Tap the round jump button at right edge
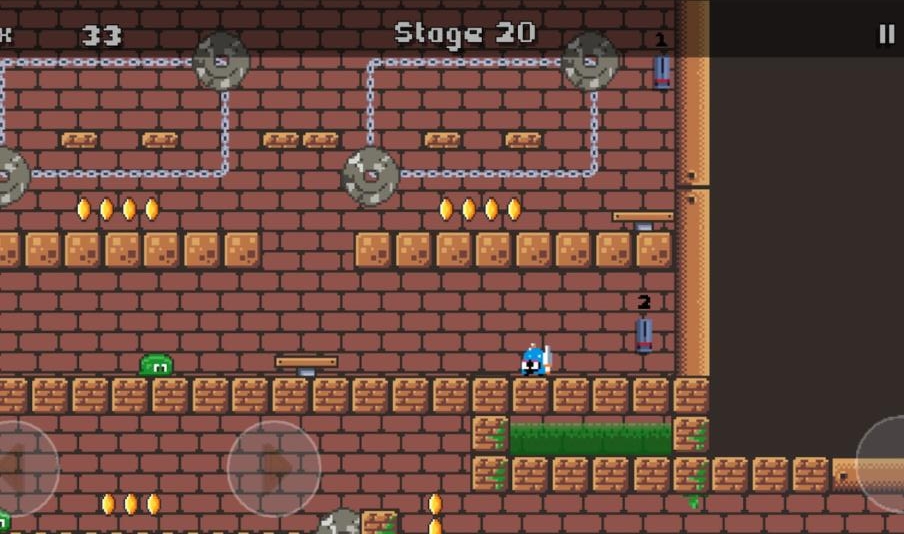This screenshot has height=534, width=904. tap(886, 465)
